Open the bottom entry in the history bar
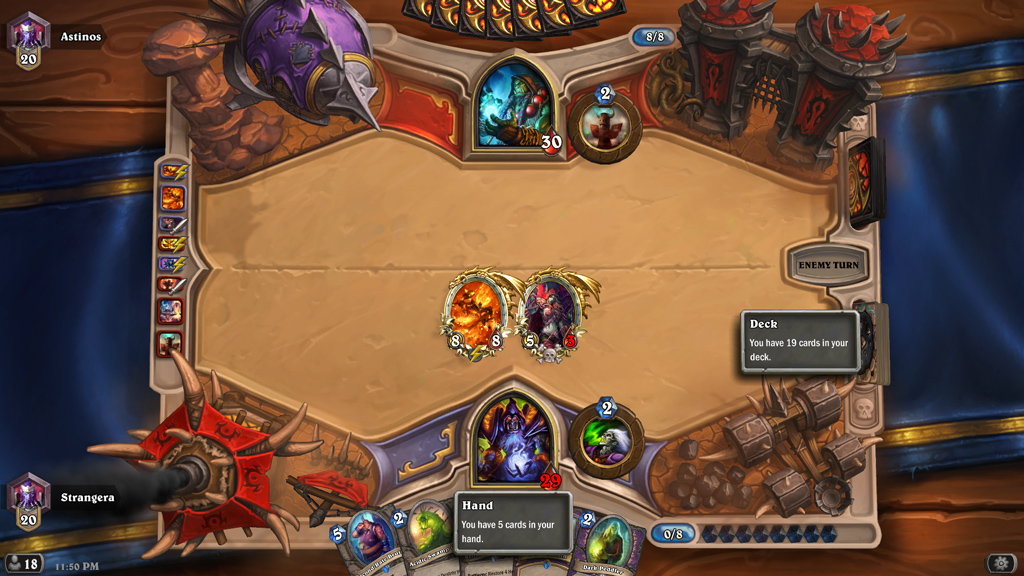The height and width of the screenshot is (576, 1024). (x=170, y=343)
